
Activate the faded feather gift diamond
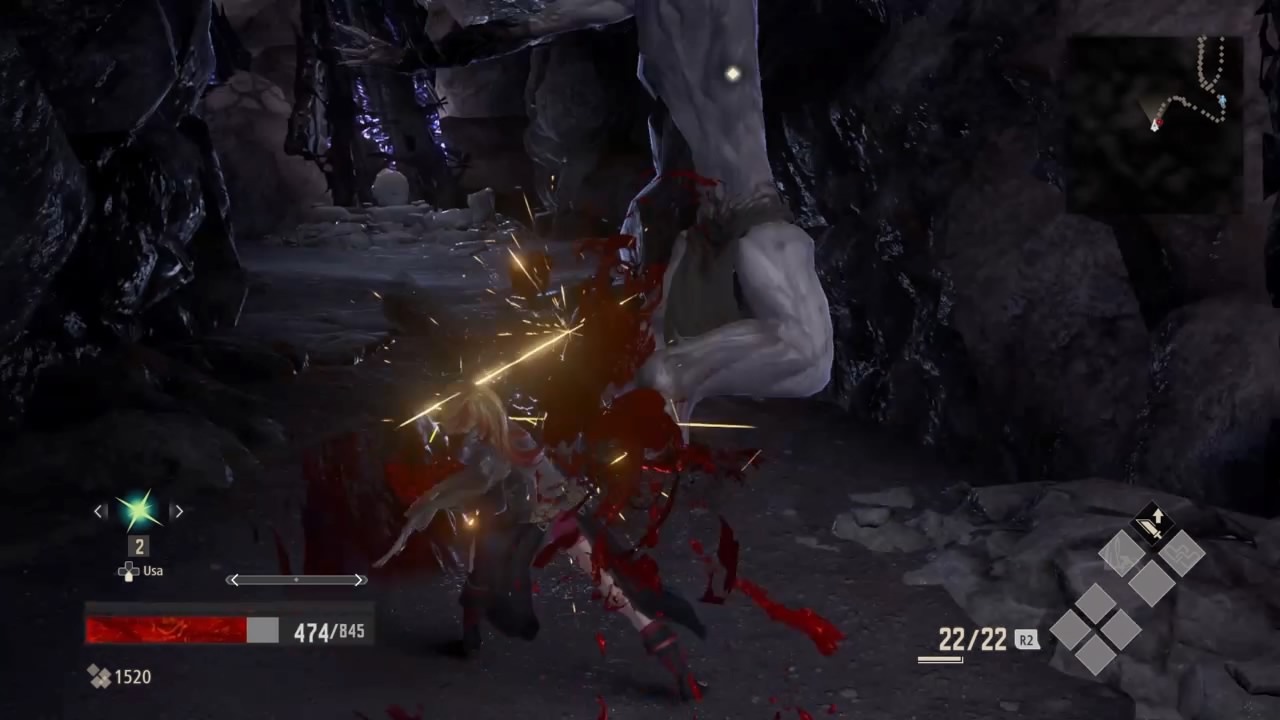coord(1121,553)
